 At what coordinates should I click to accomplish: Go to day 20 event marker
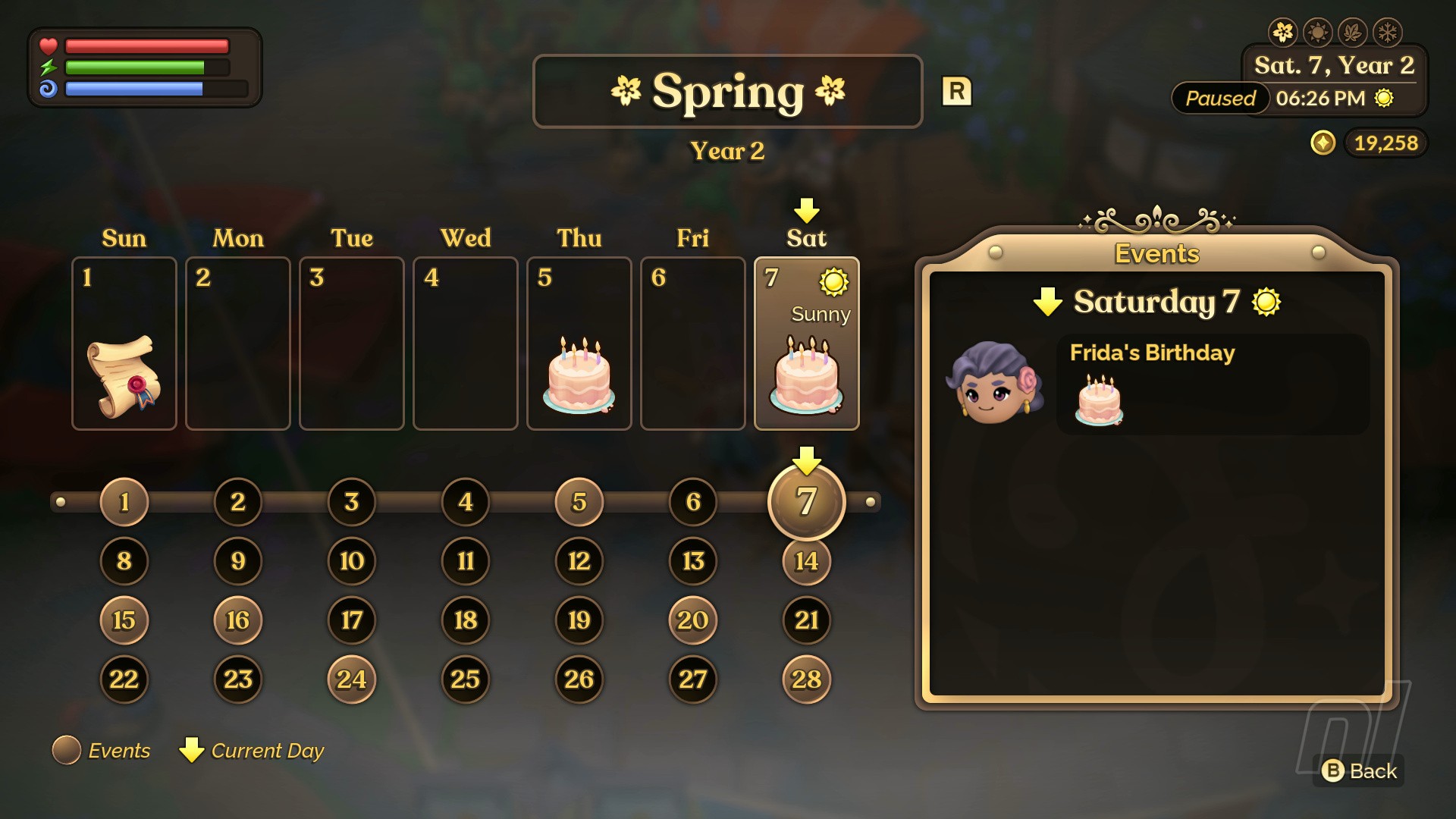pos(692,620)
